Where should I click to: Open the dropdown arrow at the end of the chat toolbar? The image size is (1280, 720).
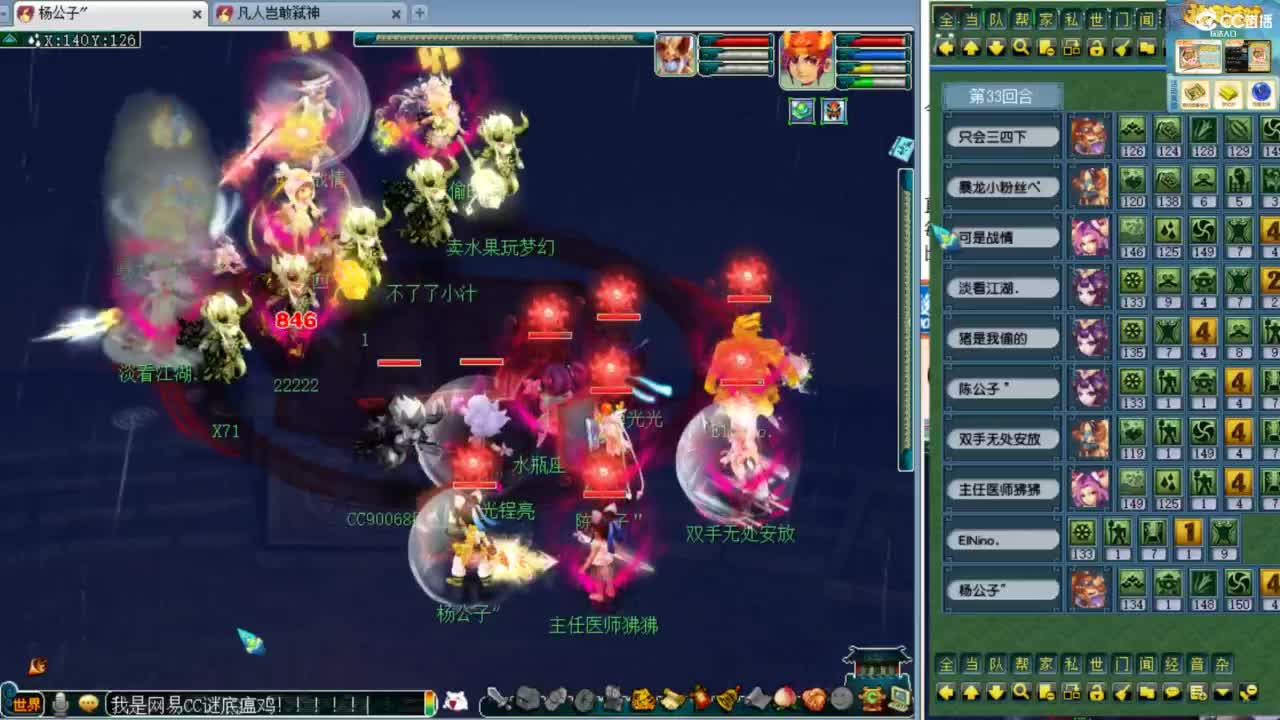point(1222,691)
